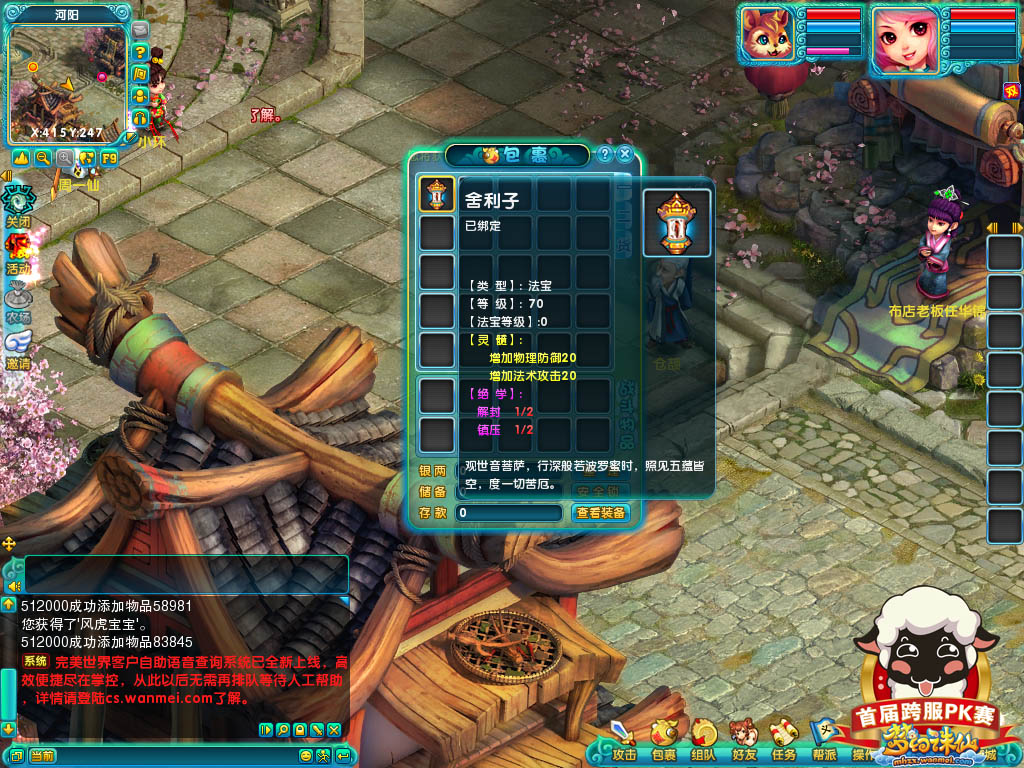The width and height of the screenshot is (1024, 768).
Task: Open the chat emoji smiley picker
Action: click(306, 756)
